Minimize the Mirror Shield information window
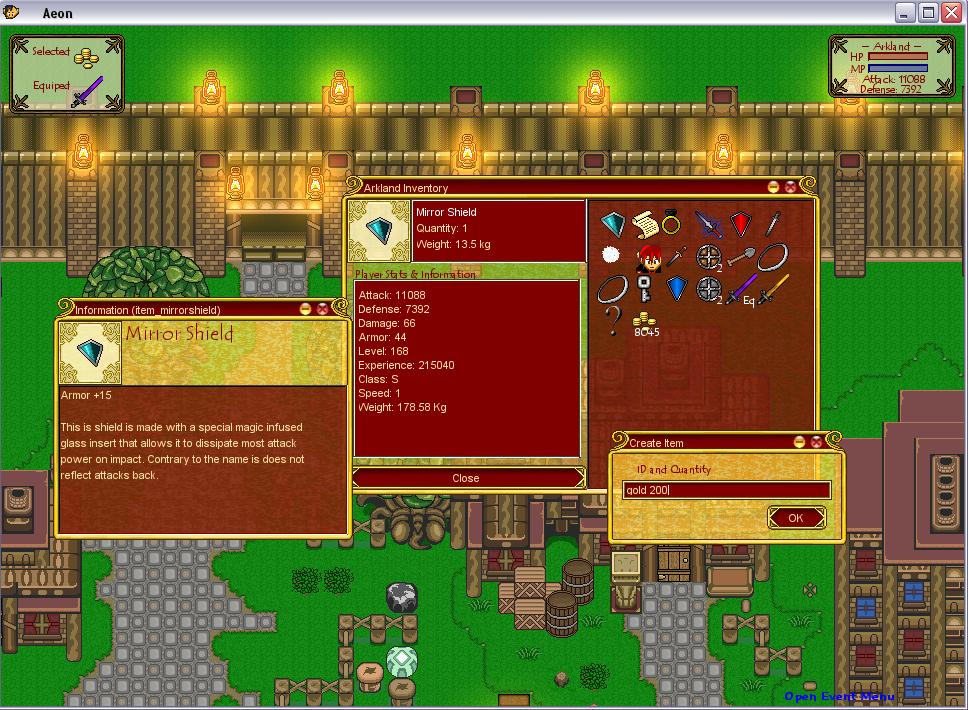Viewport: 968px width, 710px height. point(305,309)
